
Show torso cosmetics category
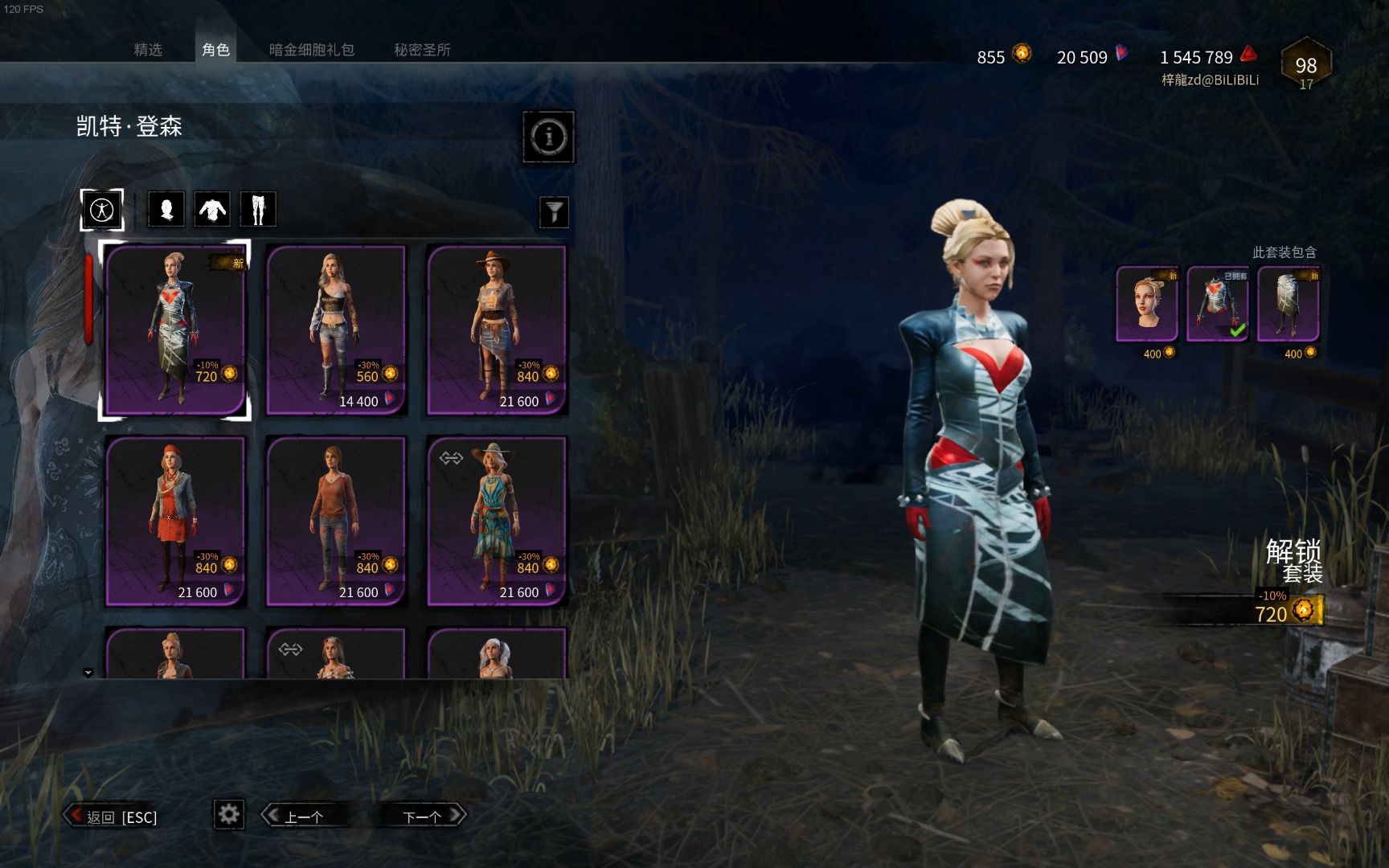coord(212,210)
